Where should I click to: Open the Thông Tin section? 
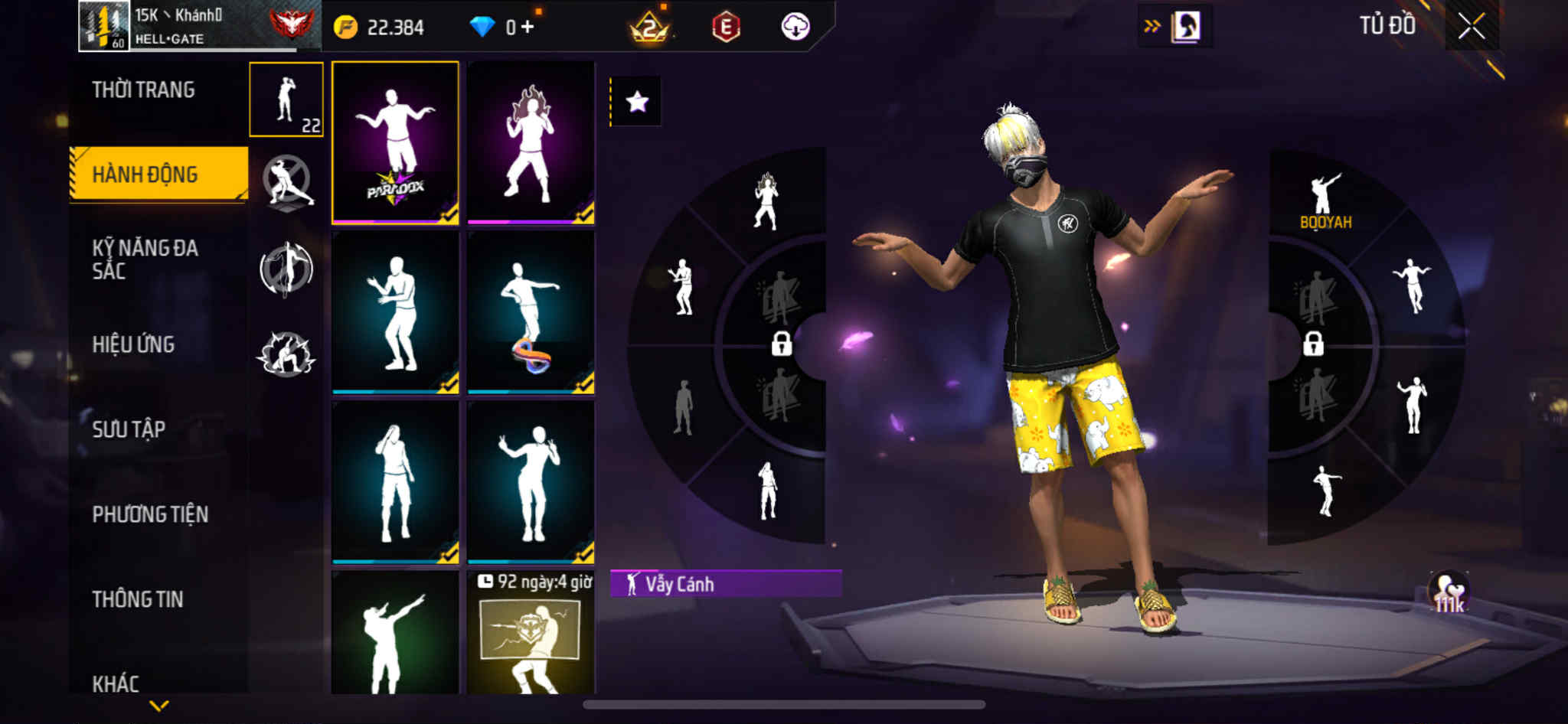pyautogui.click(x=138, y=599)
